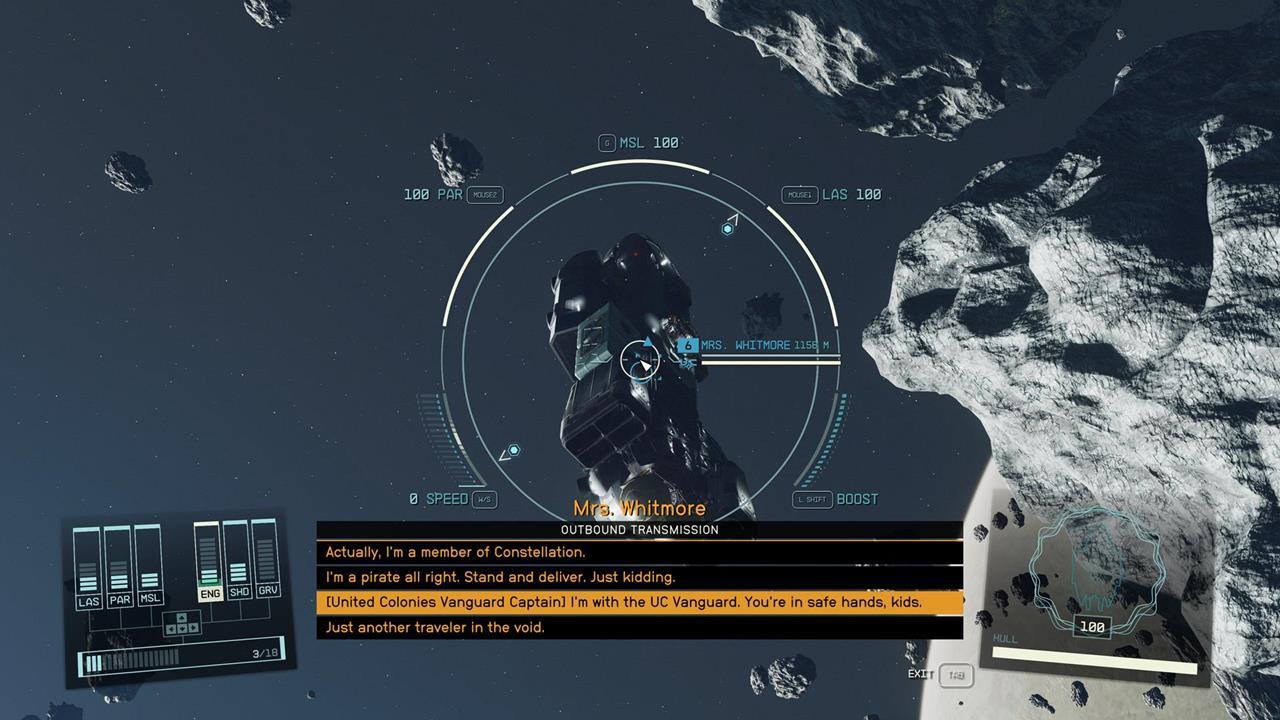Select the ENG power allocation column
1280x720 pixels.
(209, 563)
